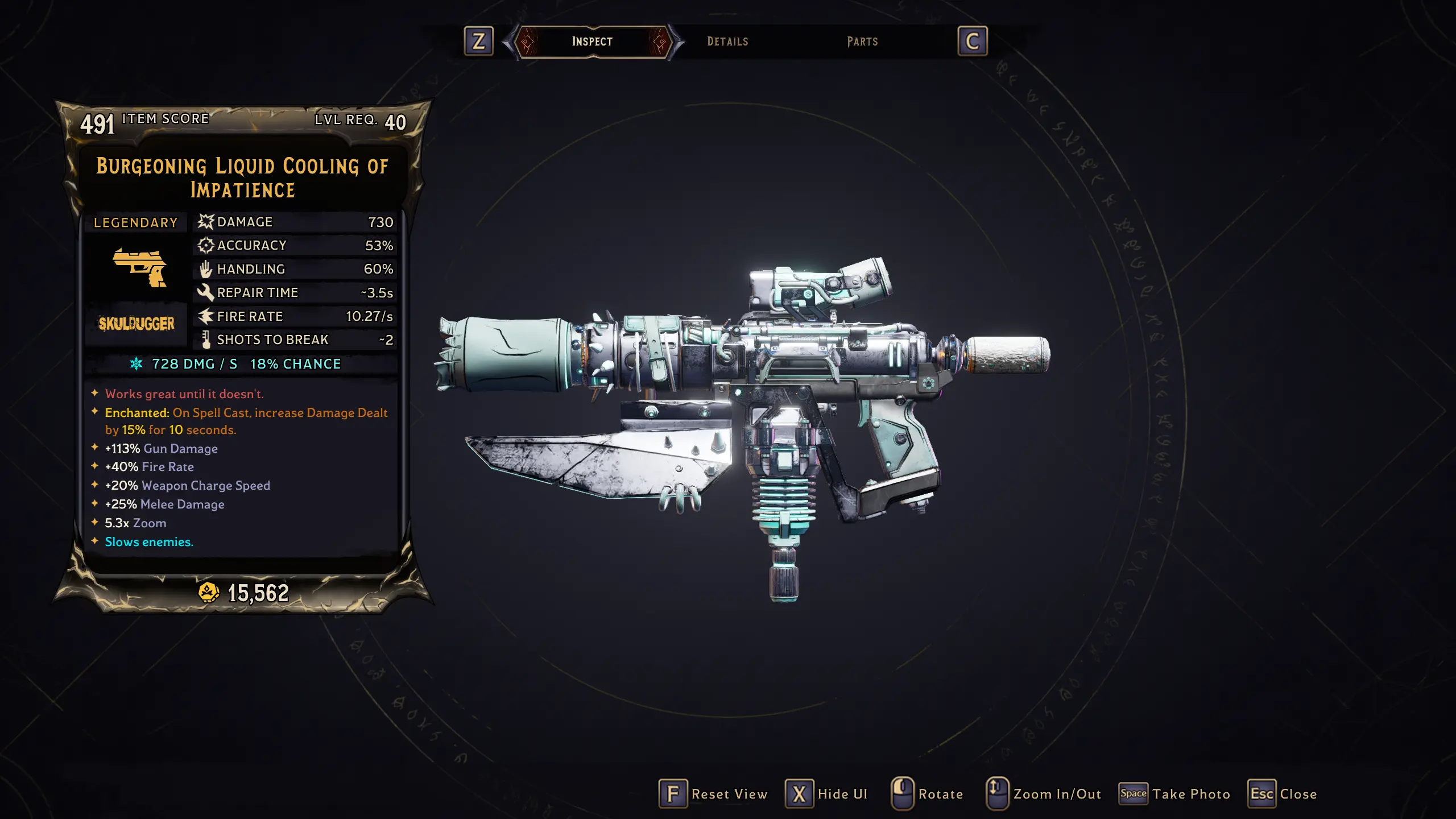Viewport: 1456px width, 819px height.
Task: Activate the Take Photo option
Action: click(1175, 794)
